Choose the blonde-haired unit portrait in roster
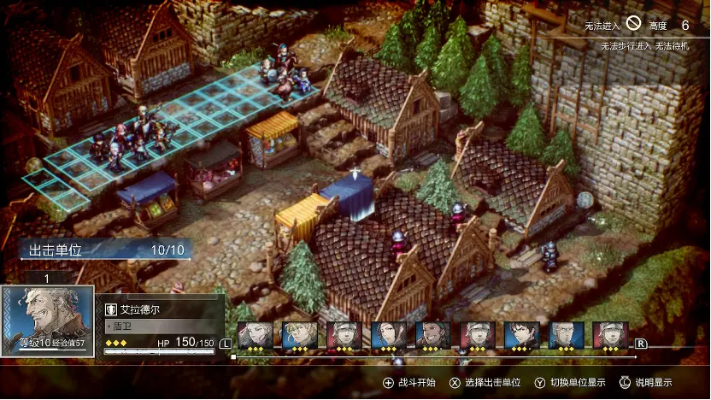The height and width of the screenshot is (400, 711). (299, 334)
